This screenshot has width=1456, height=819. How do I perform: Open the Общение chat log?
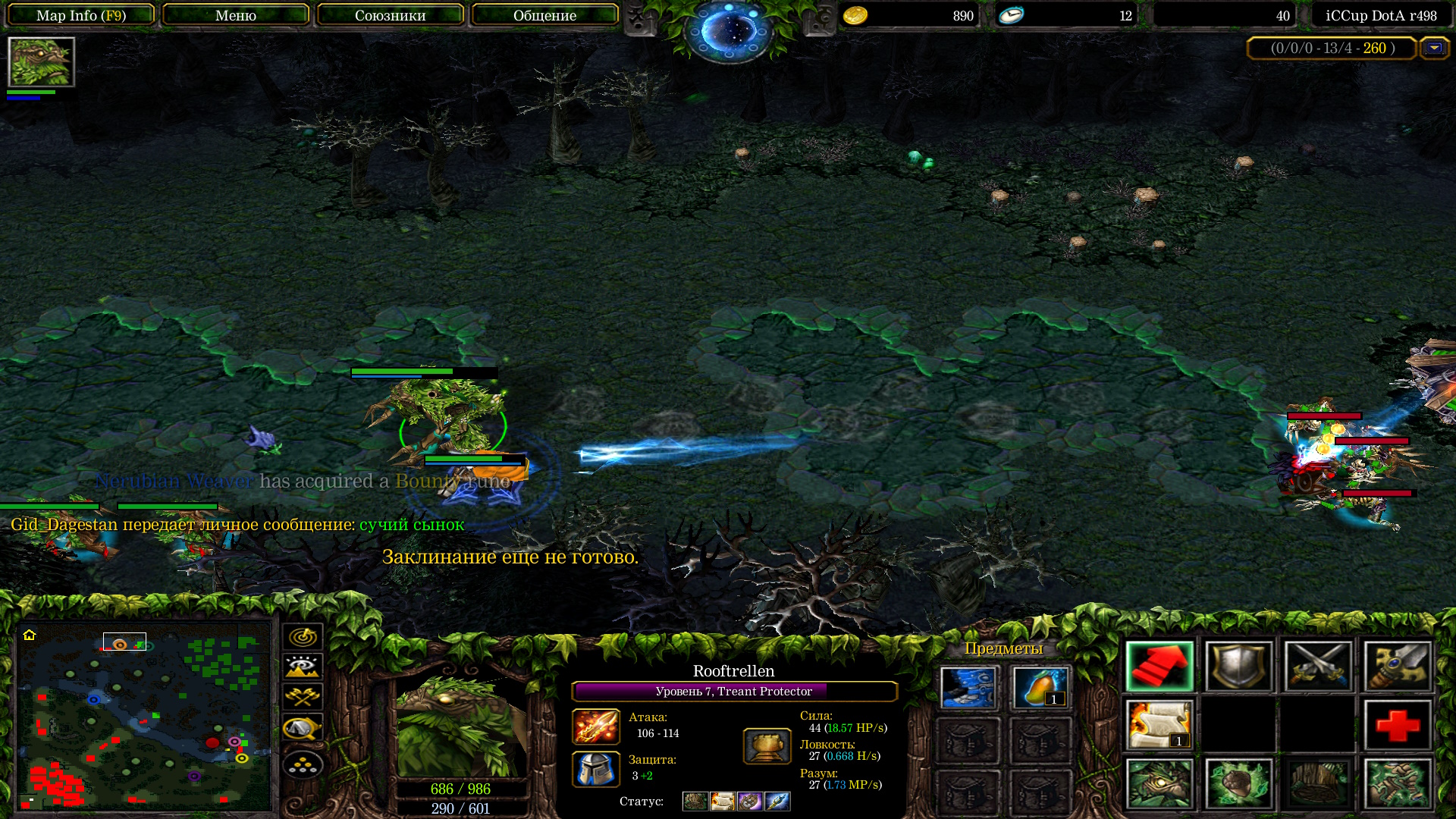point(544,15)
